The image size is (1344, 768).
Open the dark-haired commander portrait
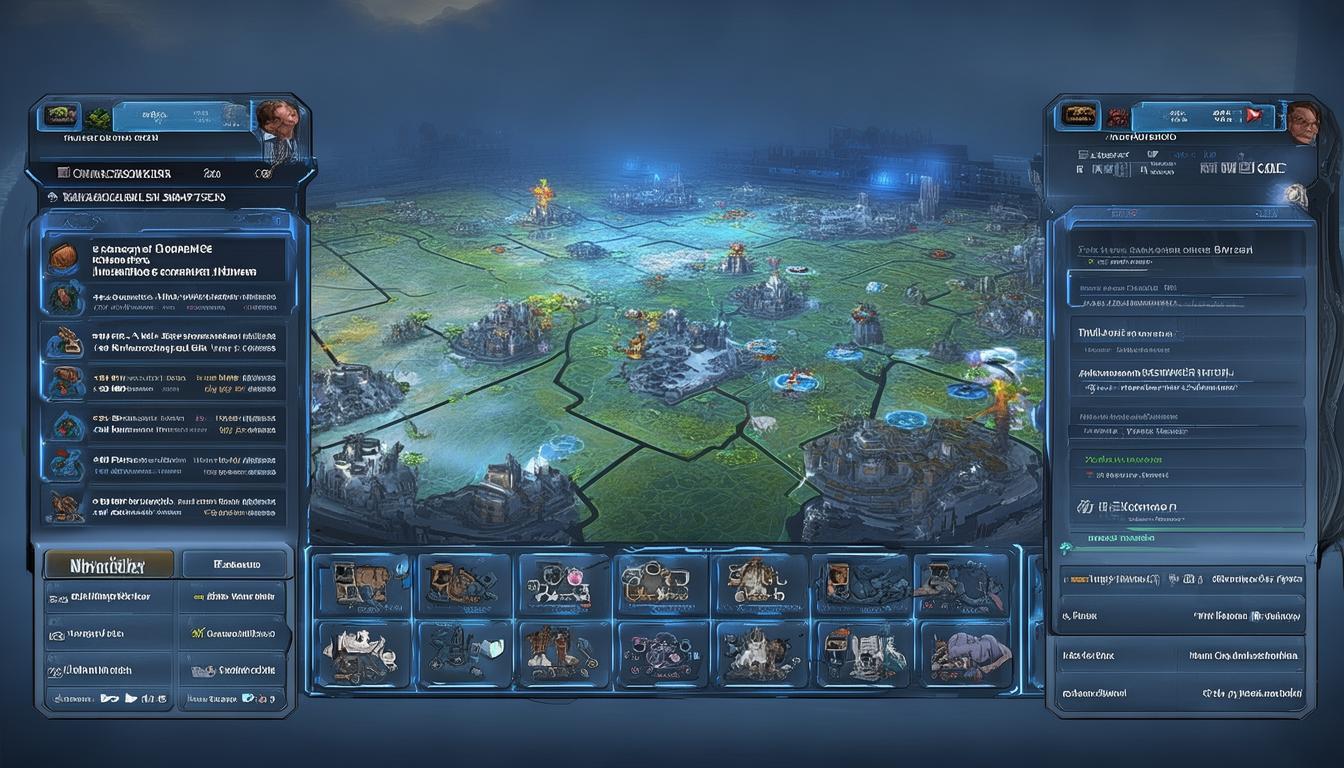coord(278,120)
